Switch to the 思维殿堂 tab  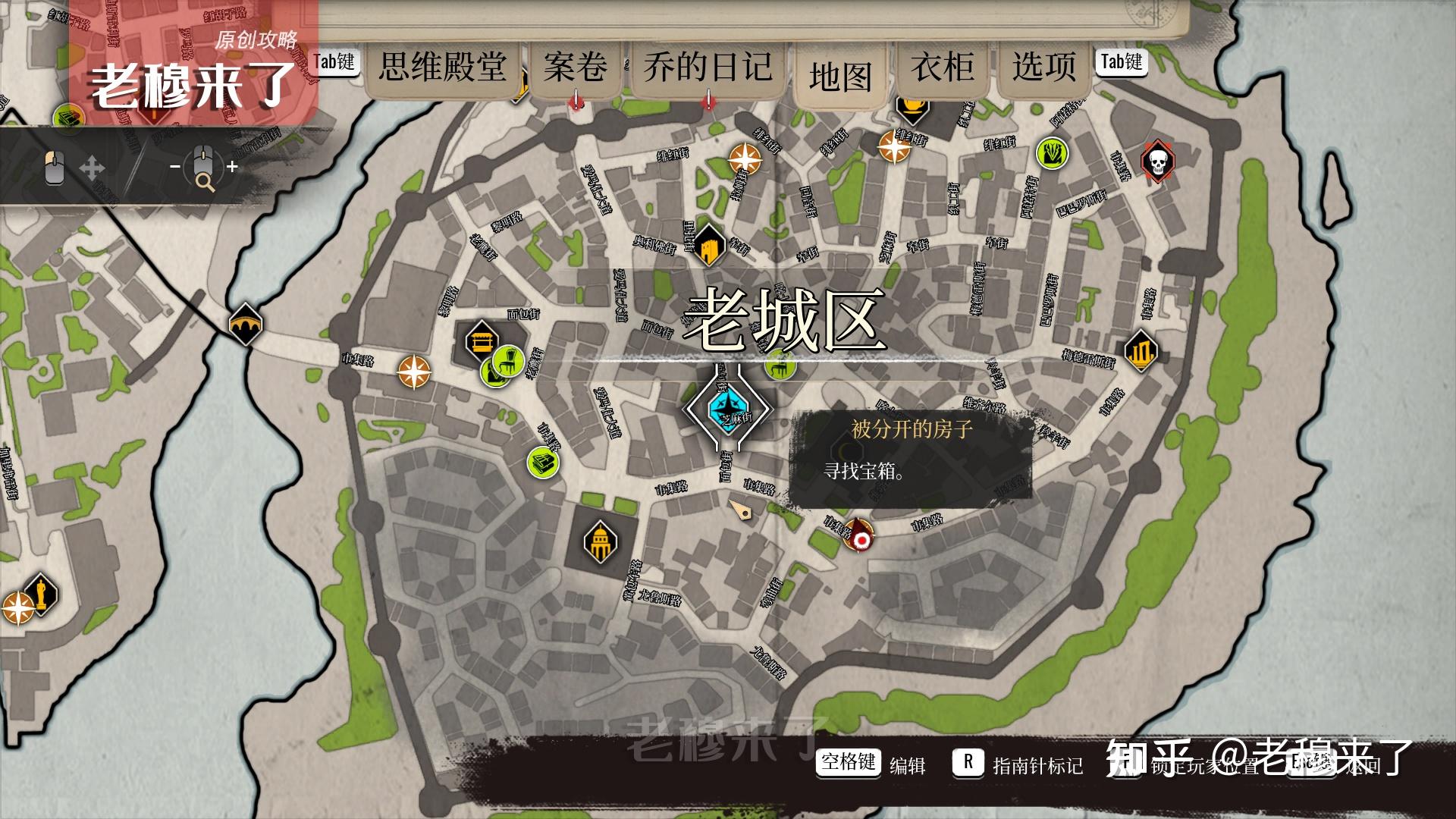coord(443,67)
